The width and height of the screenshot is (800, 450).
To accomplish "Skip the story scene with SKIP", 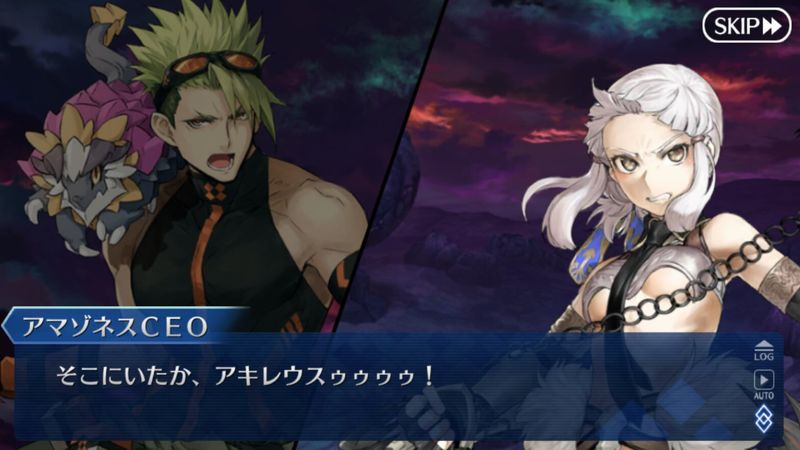I will pos(746,25).
